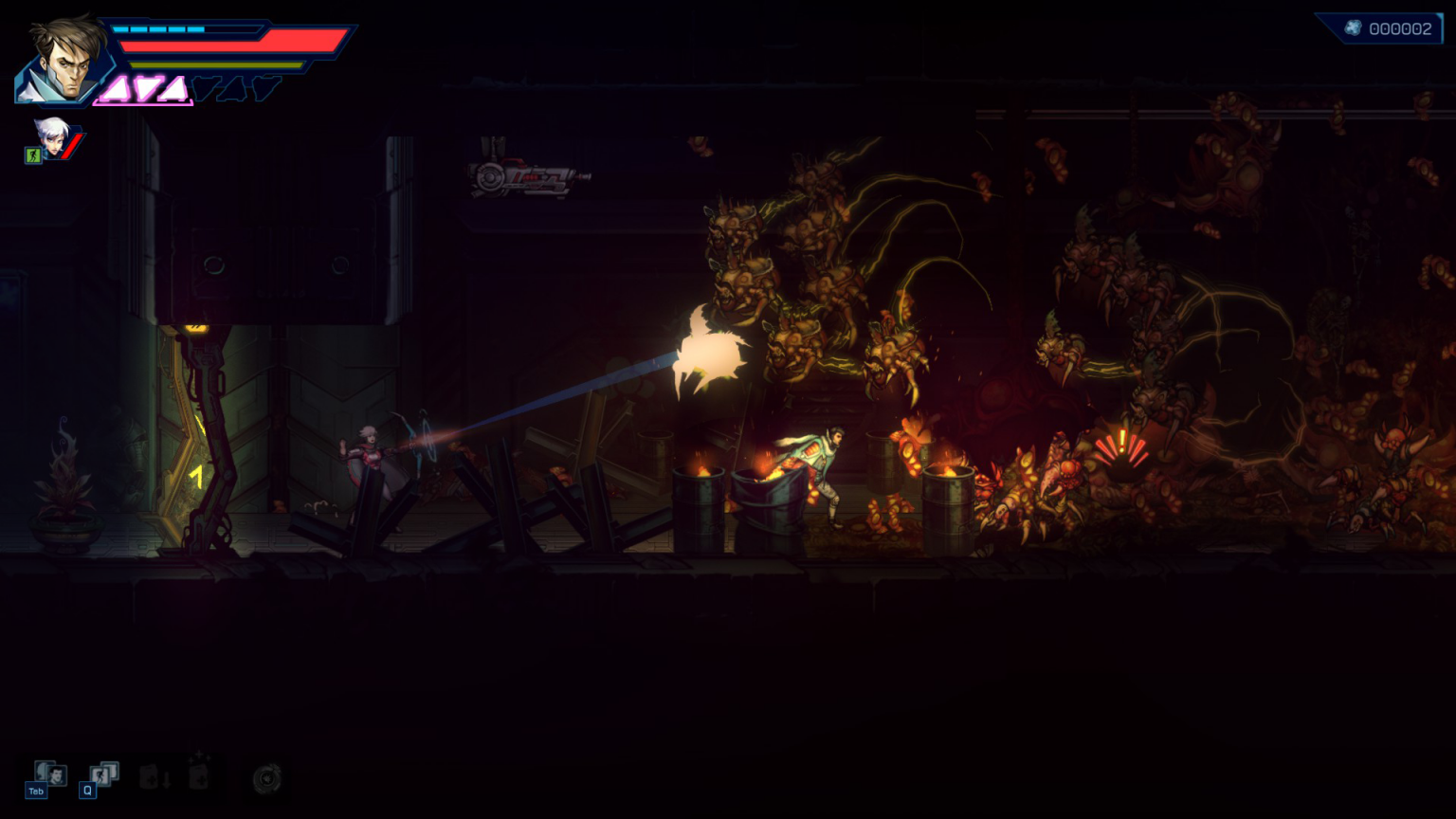The height and width of the screenshot is (819, 1456).
Task: Click the Tab keybind label
Action: 37,791
